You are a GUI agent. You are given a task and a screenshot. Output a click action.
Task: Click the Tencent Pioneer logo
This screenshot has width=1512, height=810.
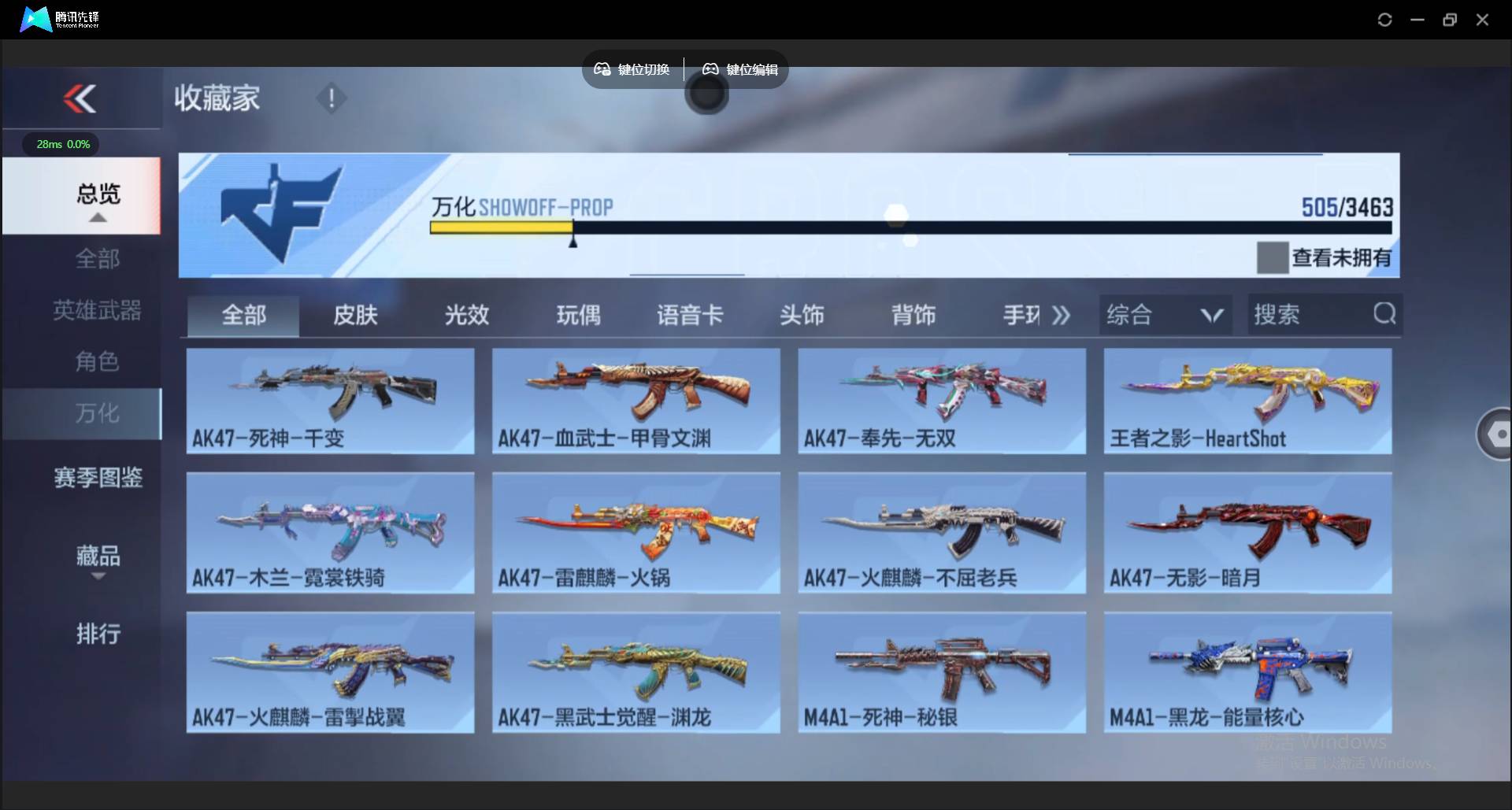tap(35, 19)
